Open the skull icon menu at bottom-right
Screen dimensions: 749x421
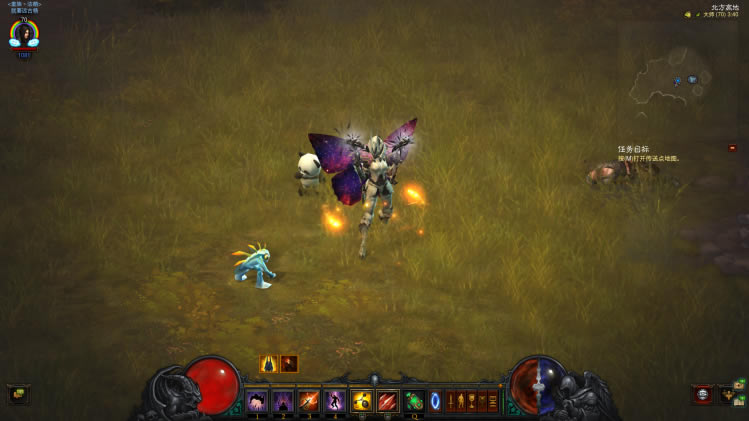[x=703, y=395]
